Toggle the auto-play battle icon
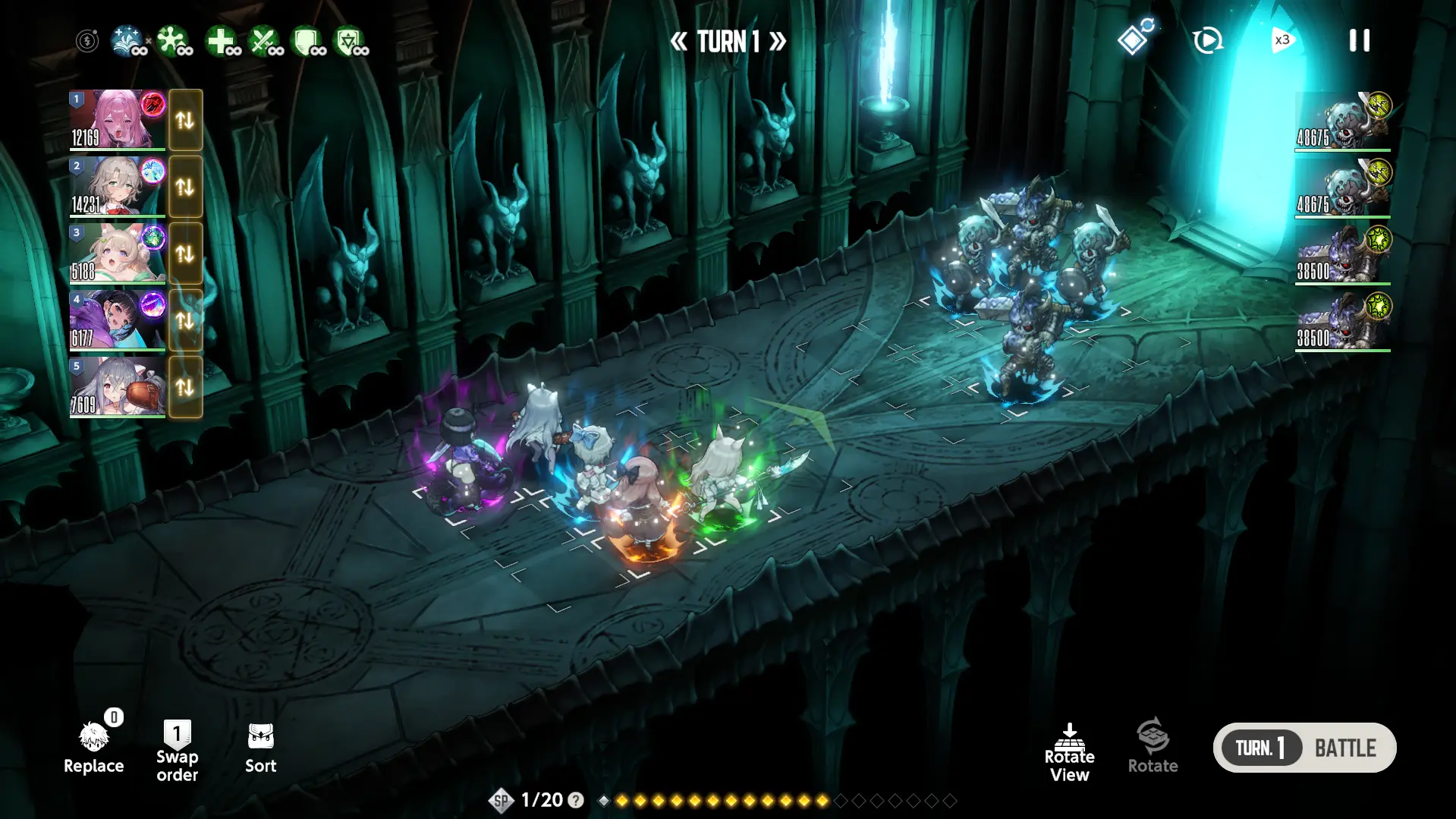 pos(1207,40)
